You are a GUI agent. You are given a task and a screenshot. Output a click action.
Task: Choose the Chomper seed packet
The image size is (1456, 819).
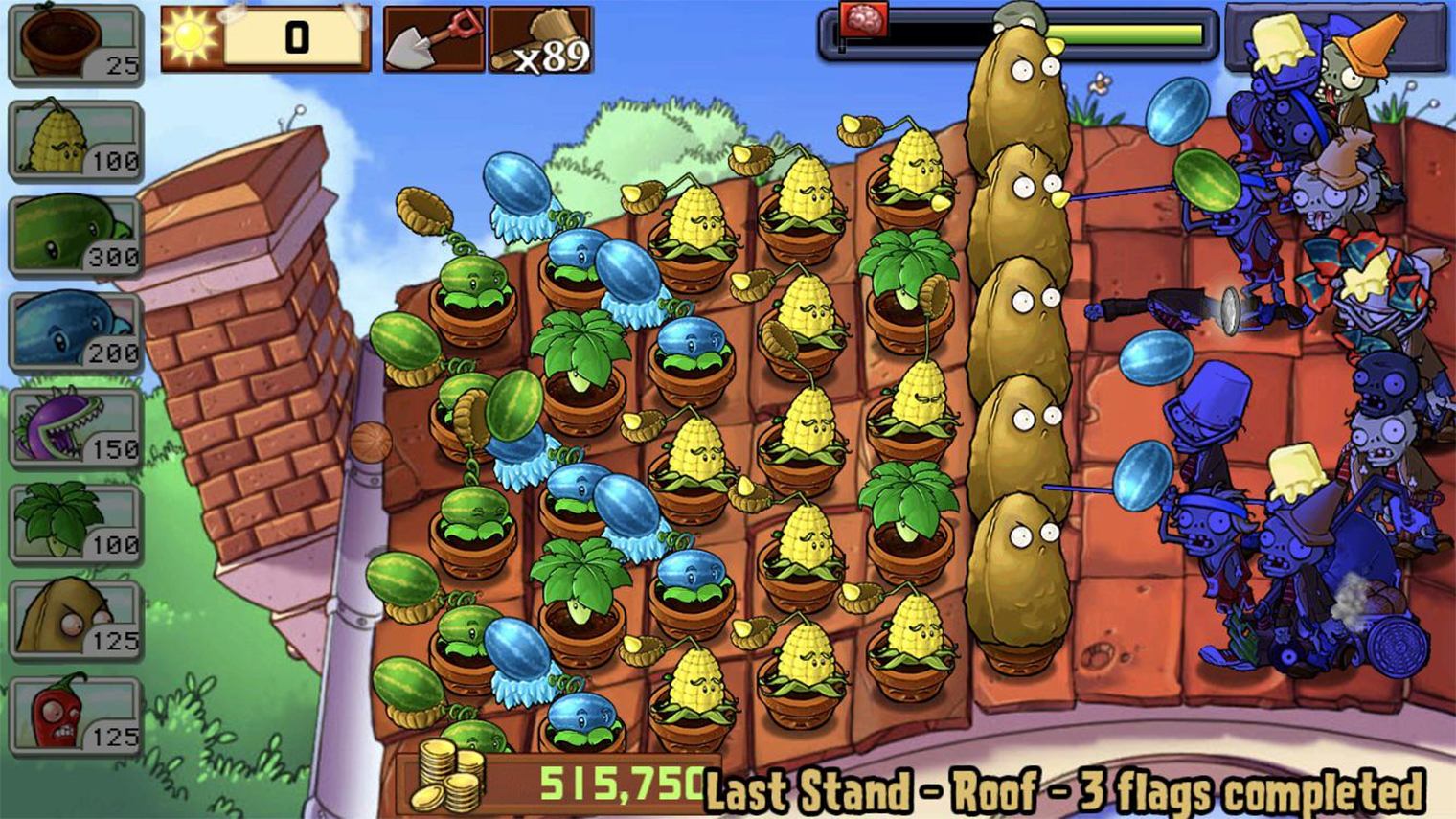[x=75, y=428]
